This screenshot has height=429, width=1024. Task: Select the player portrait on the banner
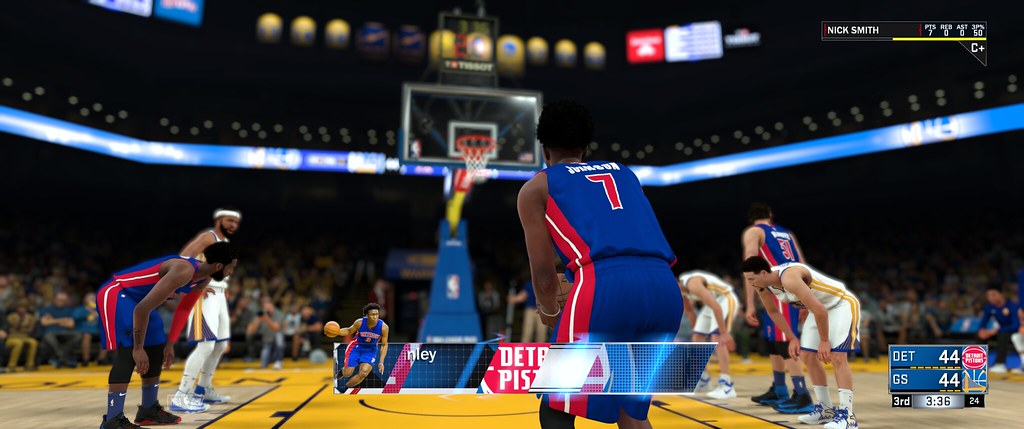tap(364, 351)
